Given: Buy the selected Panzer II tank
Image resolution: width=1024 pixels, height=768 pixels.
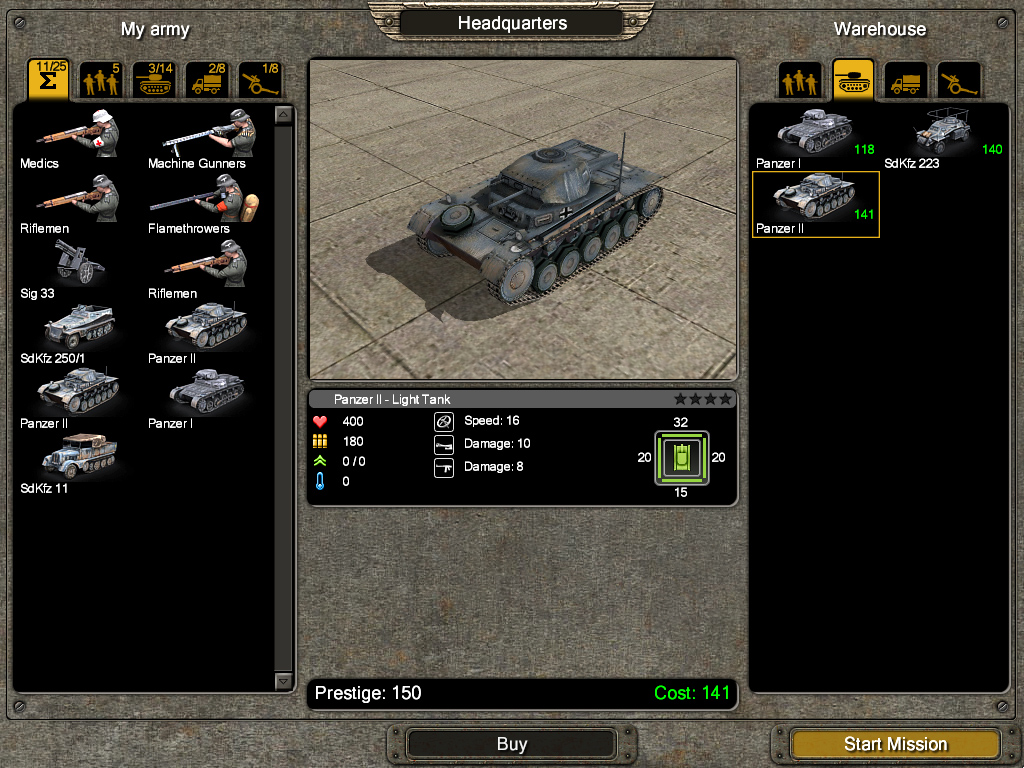Looking at the screenshot, I should 511,744.
